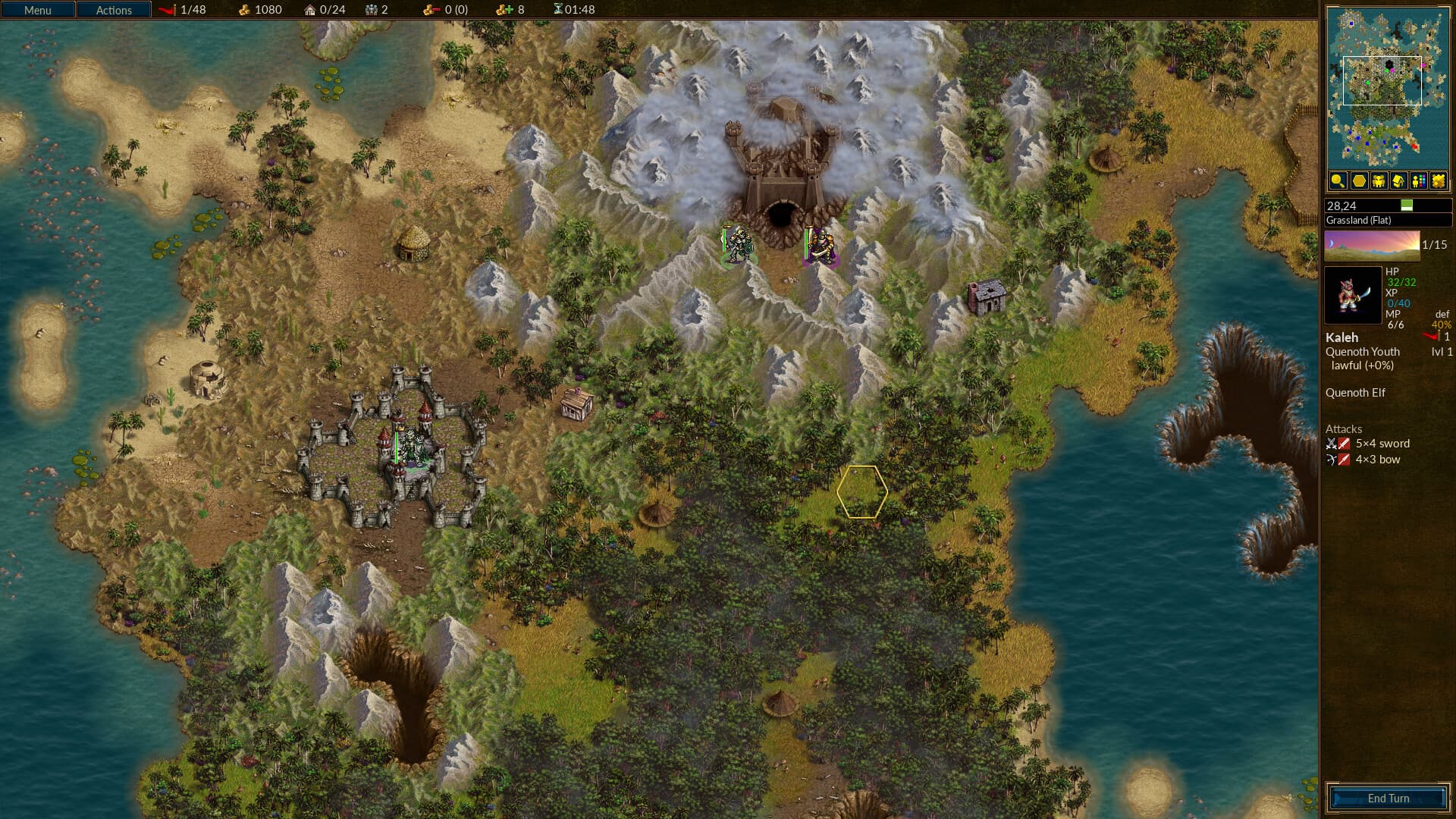Toggle the team colors minimap button
The width and height of the screenshot is (1456, 819).
1419,180
